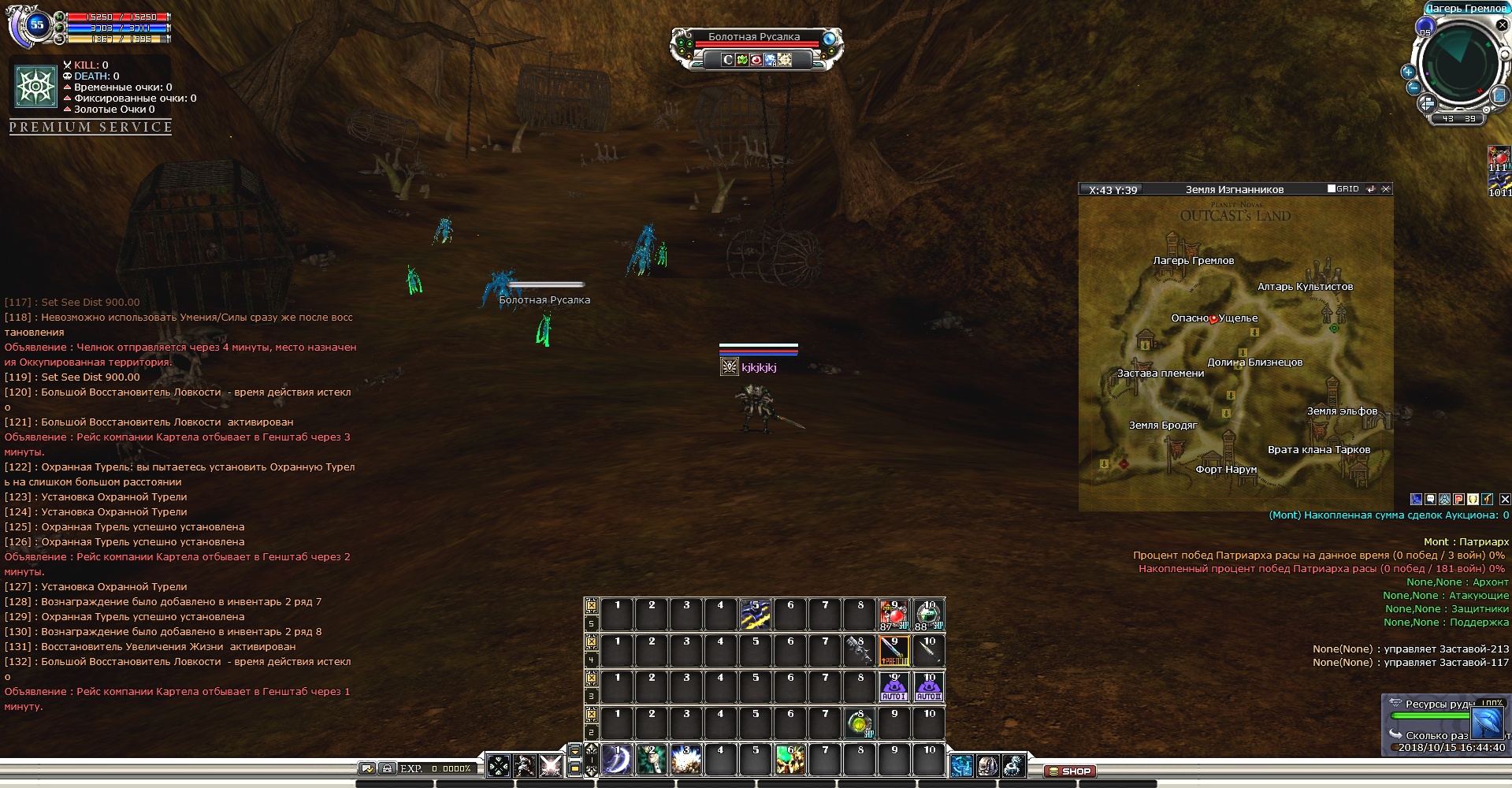Activate the AUTO I skill slot

(x=893, y=687)
